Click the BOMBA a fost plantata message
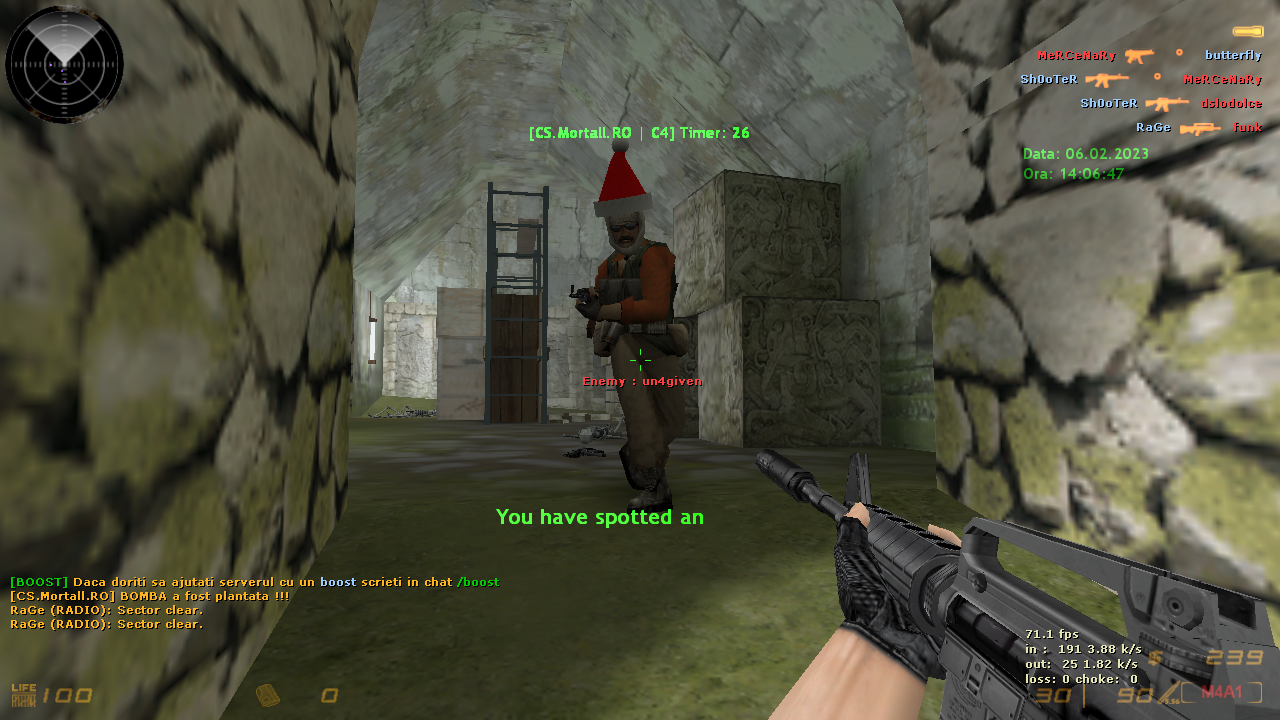The height and width of the screenshot is (720, 1280). (x=150, y=595)
